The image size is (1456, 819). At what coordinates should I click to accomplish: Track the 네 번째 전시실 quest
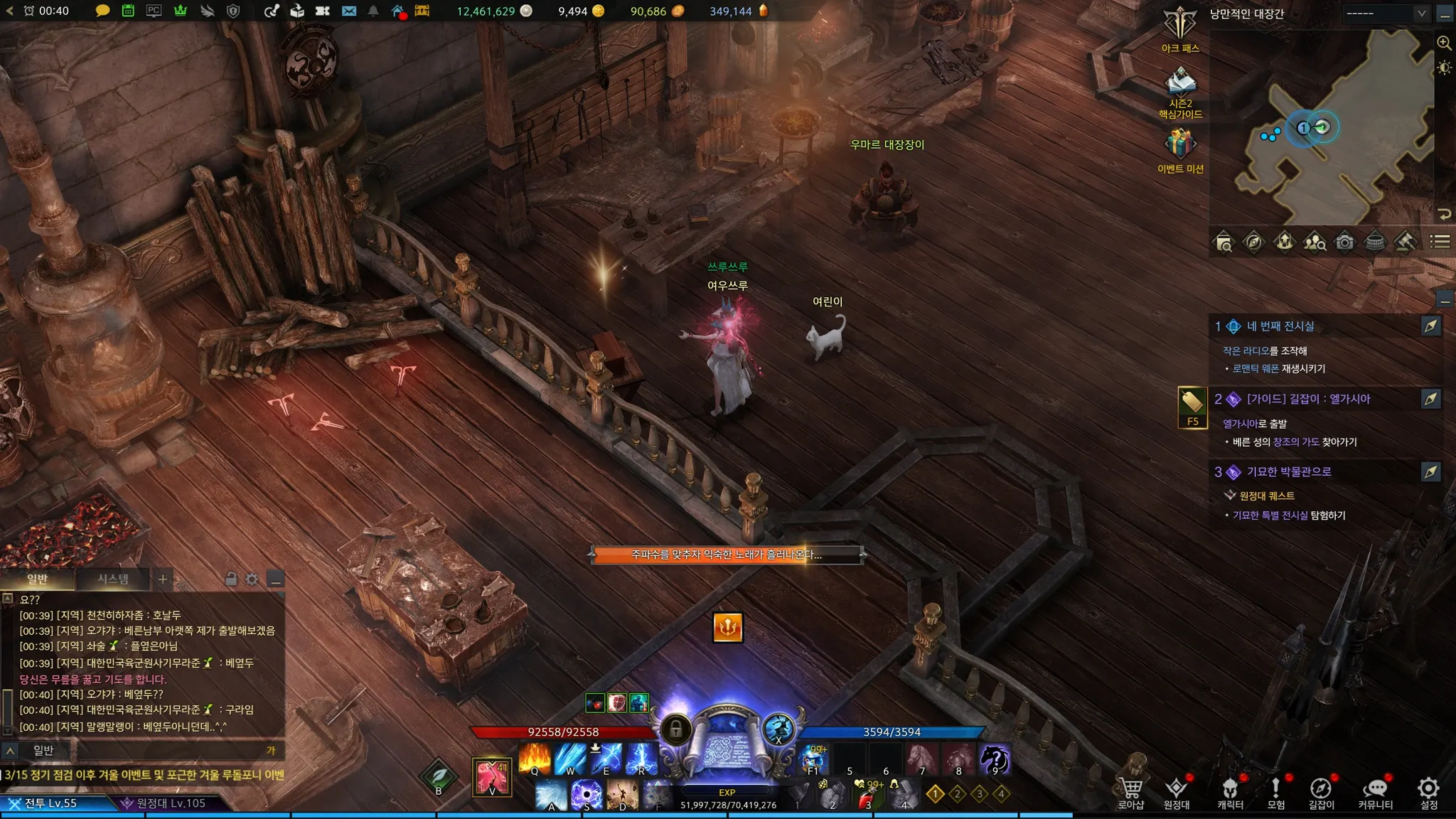pyautogui.click(x=1430, y=326)
